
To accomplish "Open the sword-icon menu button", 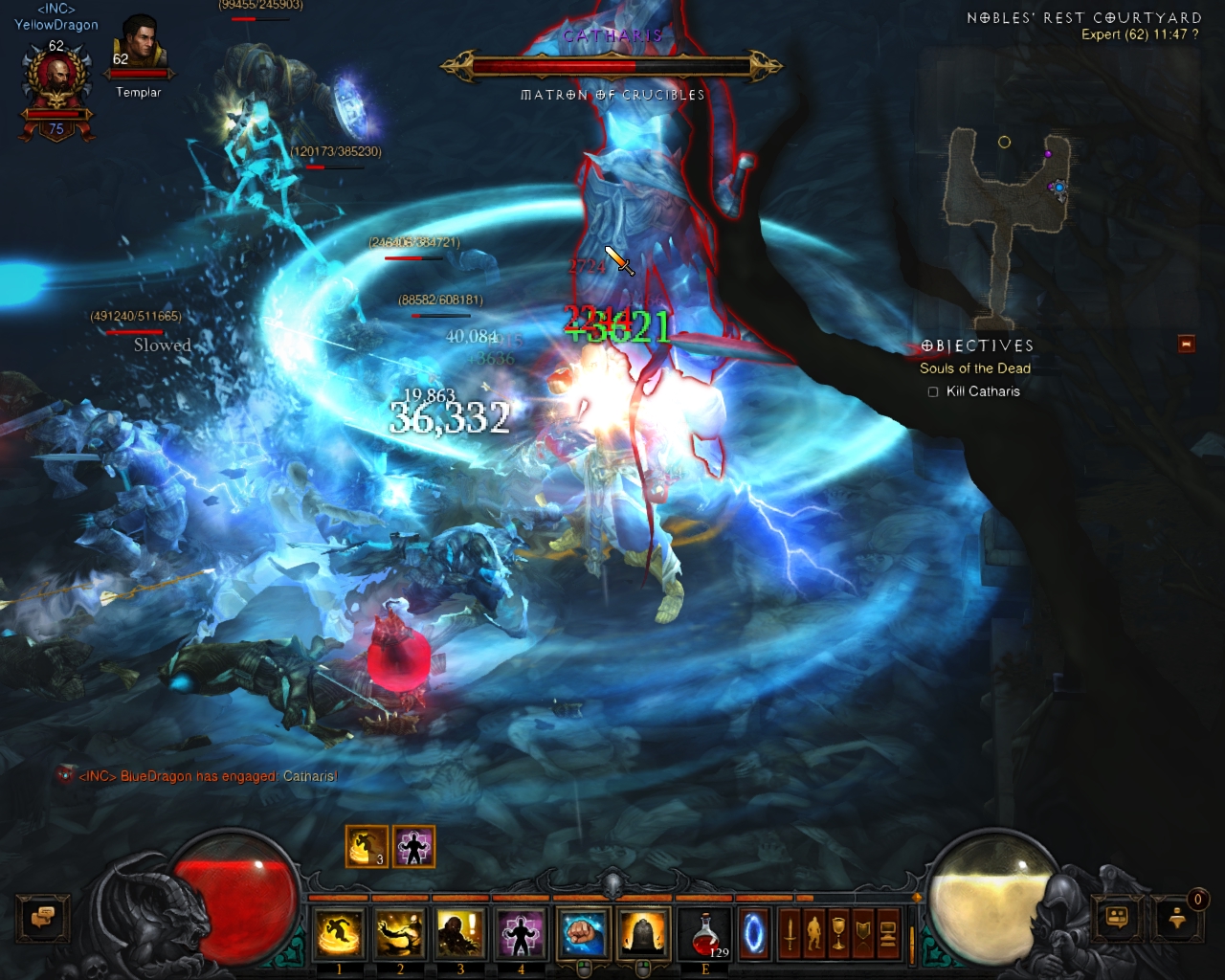I will tap(790, 933).
